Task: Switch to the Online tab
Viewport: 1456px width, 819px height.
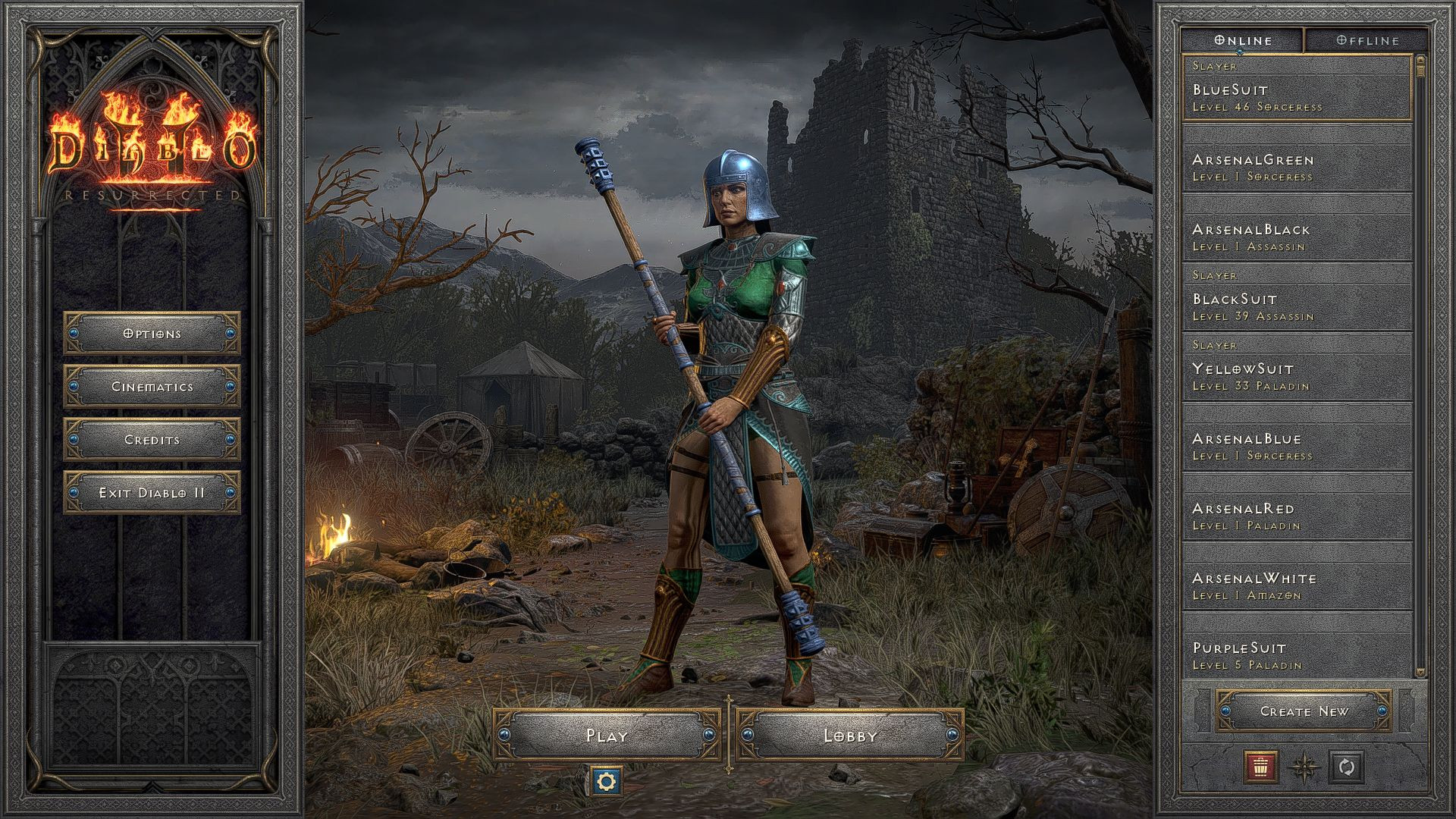Action: (x=1244, y=40)
